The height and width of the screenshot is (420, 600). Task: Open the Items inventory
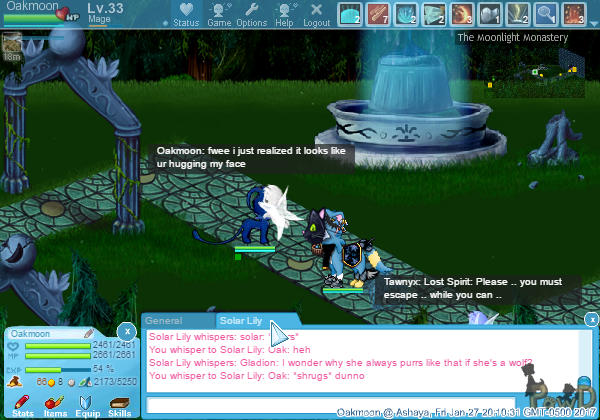(x=55, y=403)
